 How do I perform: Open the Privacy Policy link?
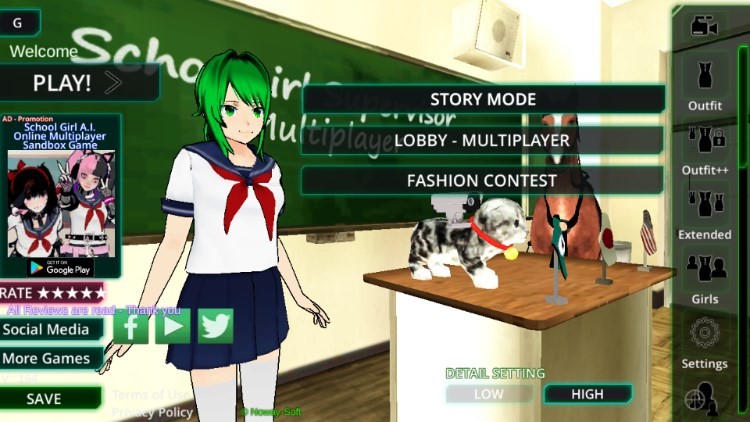(x=152, y=412)
